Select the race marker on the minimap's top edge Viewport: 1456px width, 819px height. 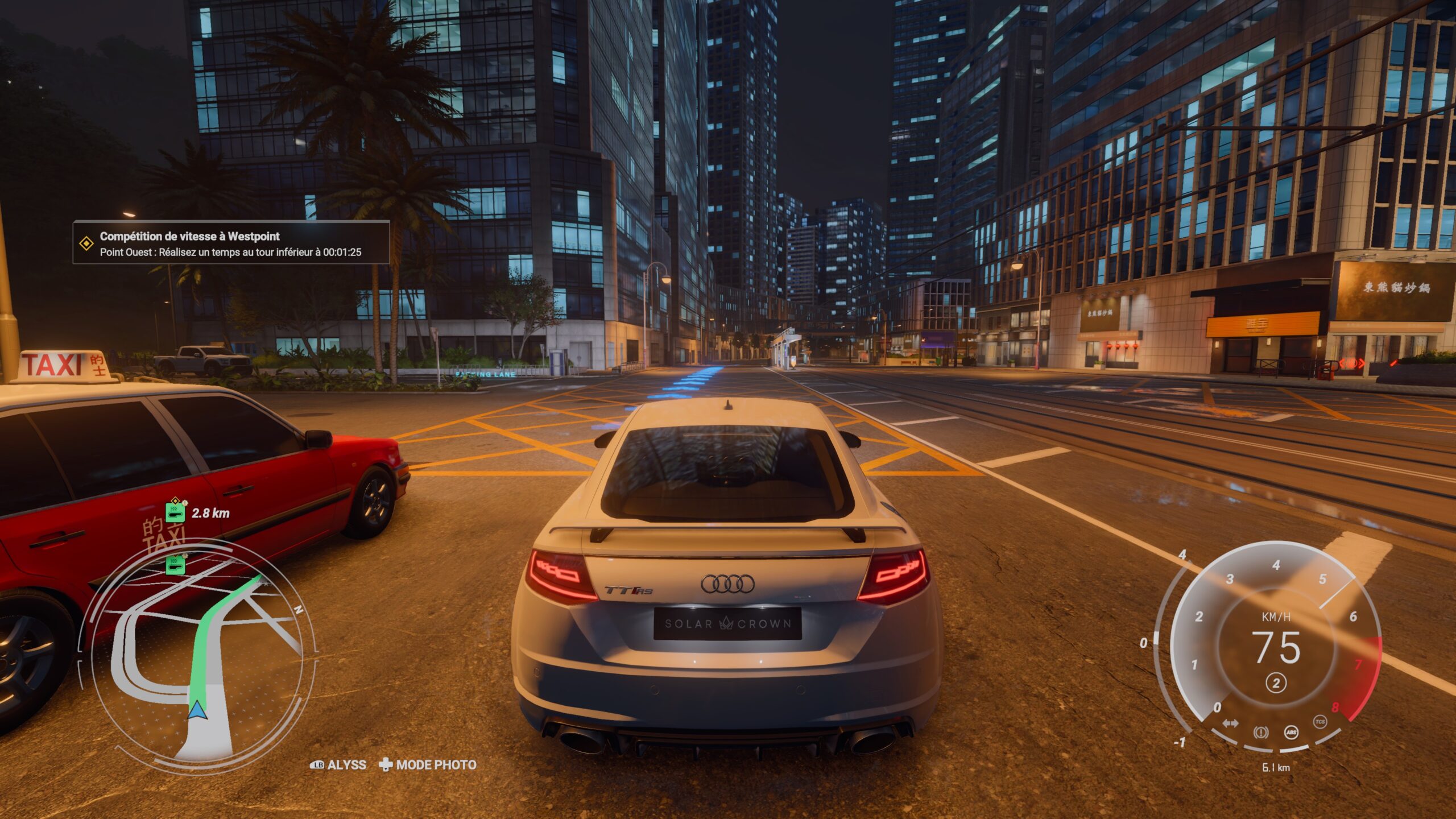click(x=176, y=565)
